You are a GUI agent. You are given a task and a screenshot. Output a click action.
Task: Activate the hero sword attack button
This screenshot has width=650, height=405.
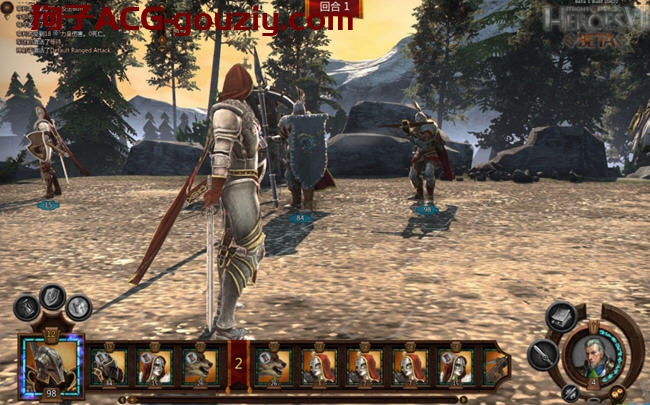543,354
